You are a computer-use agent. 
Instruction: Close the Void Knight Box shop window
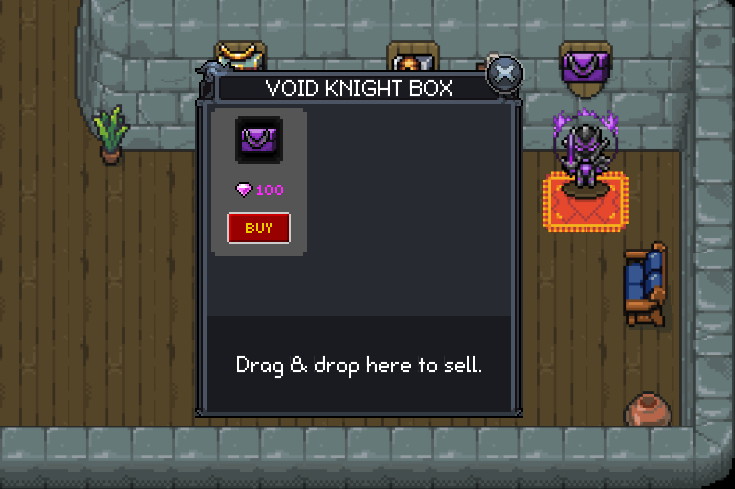click(505, 74)
